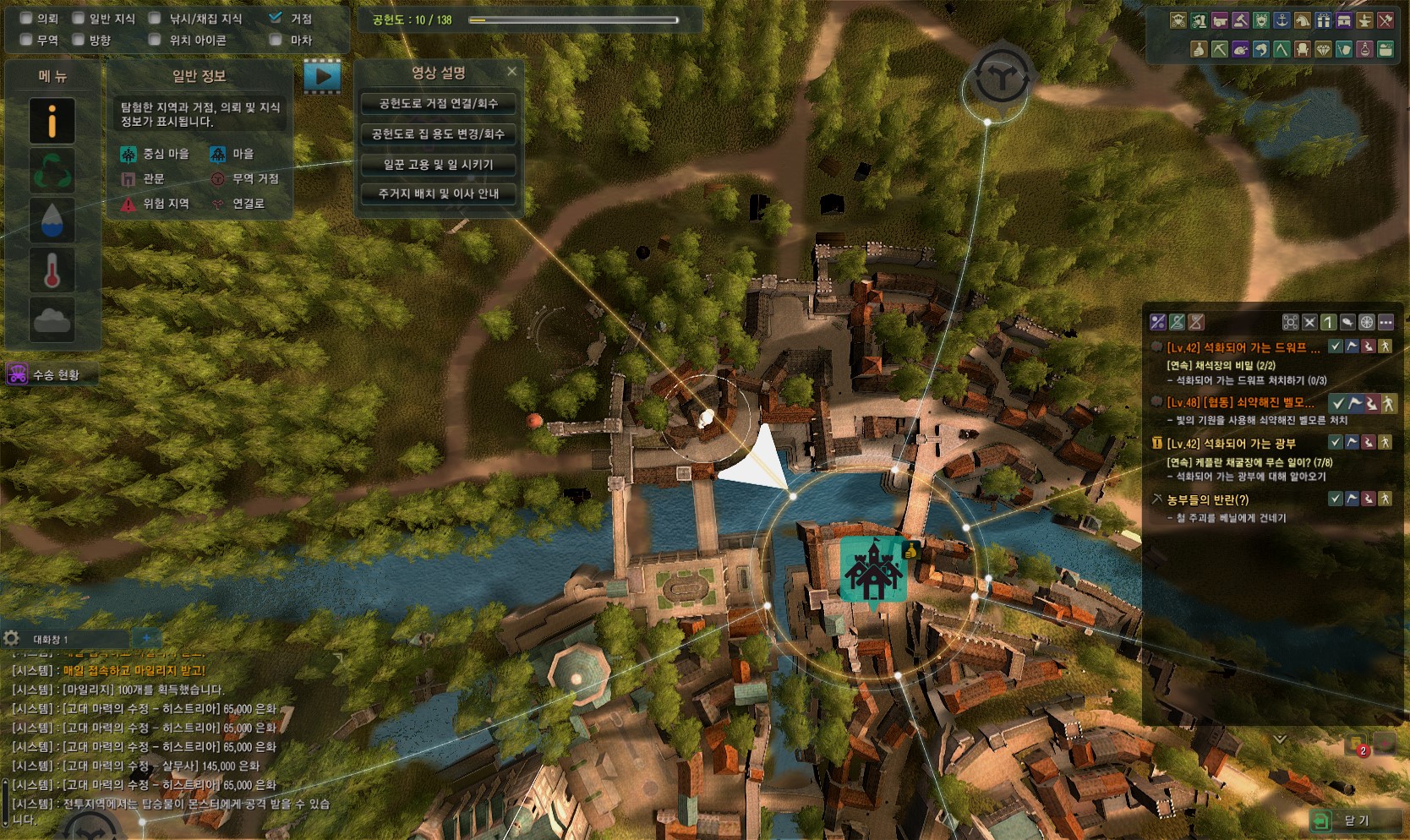The width and height of the screenshot is (1410, 840).
Task: Uncheck the 거점 filter checkbox
Action: (x=276, y=18)
